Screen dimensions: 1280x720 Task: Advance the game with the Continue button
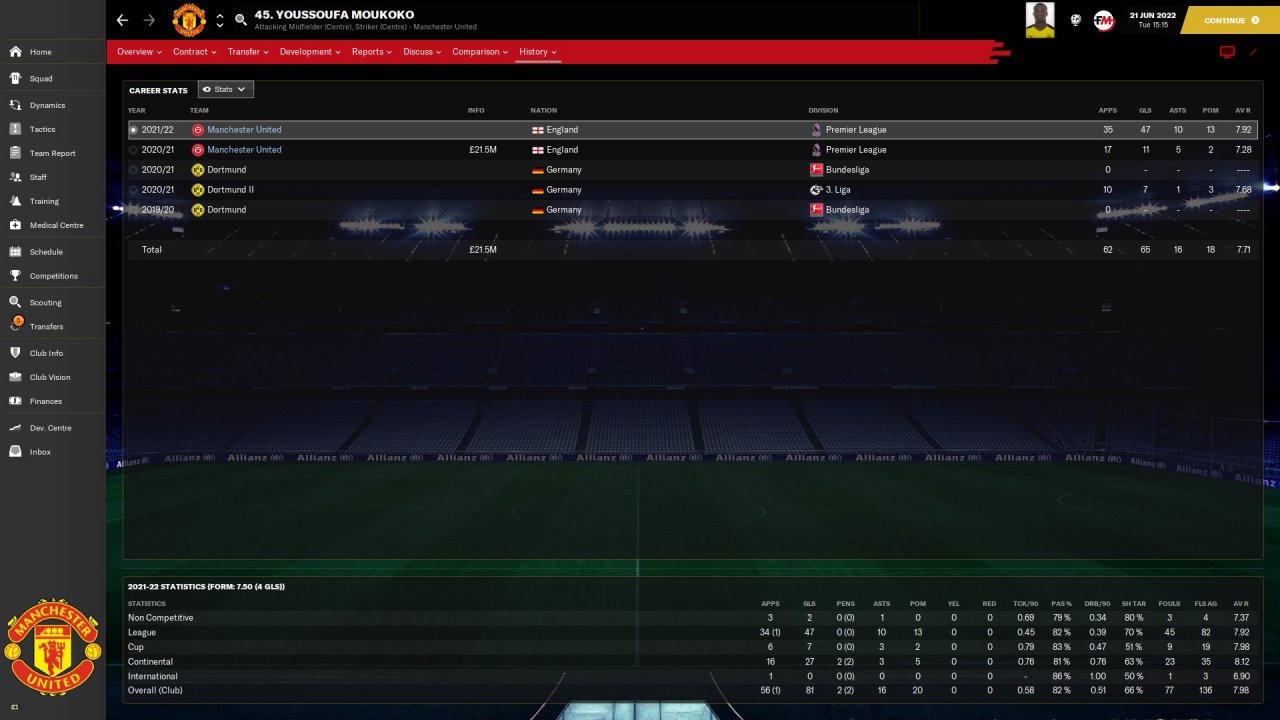1230,20
